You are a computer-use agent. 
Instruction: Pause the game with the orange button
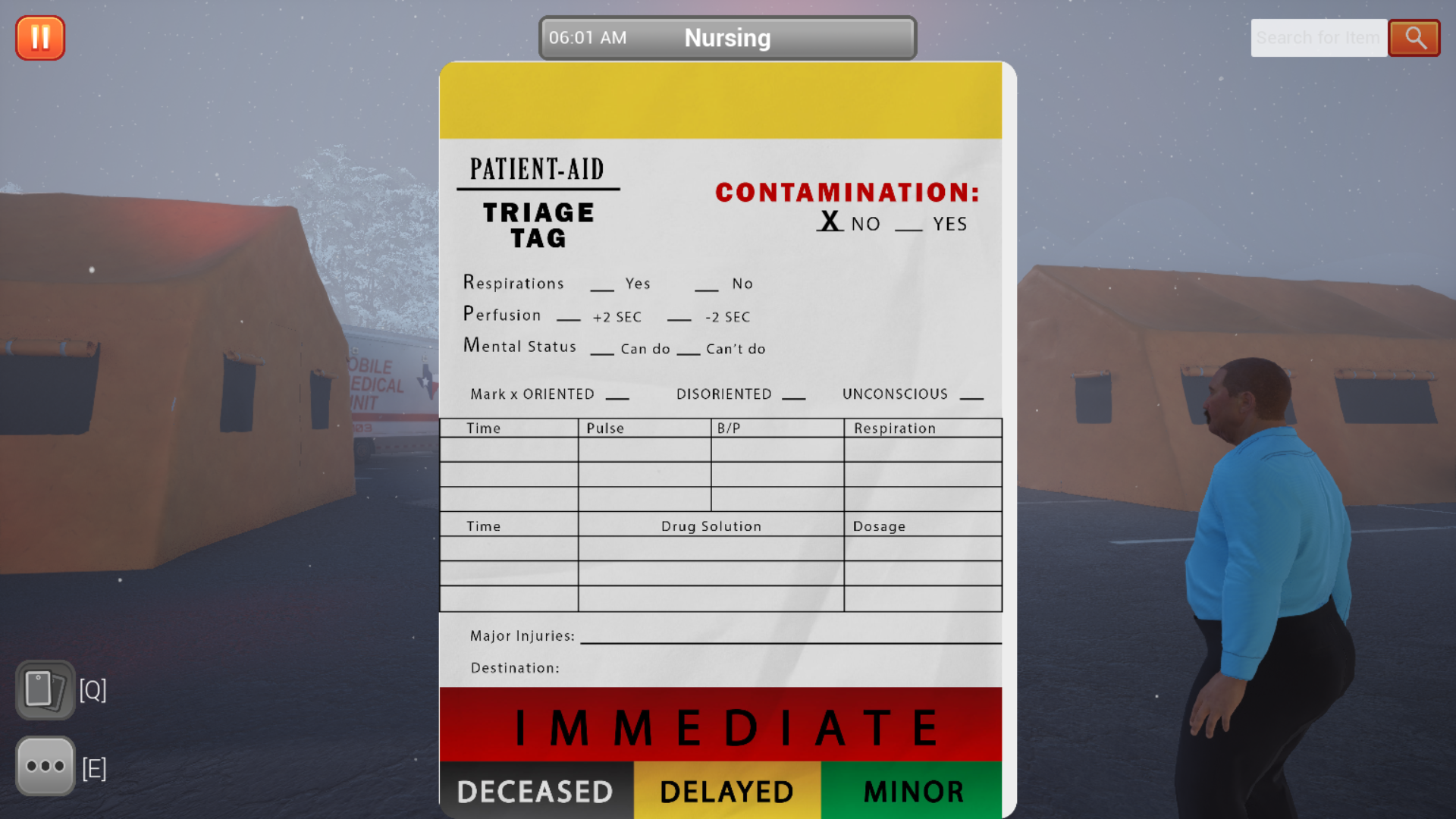tap(40, 38)
